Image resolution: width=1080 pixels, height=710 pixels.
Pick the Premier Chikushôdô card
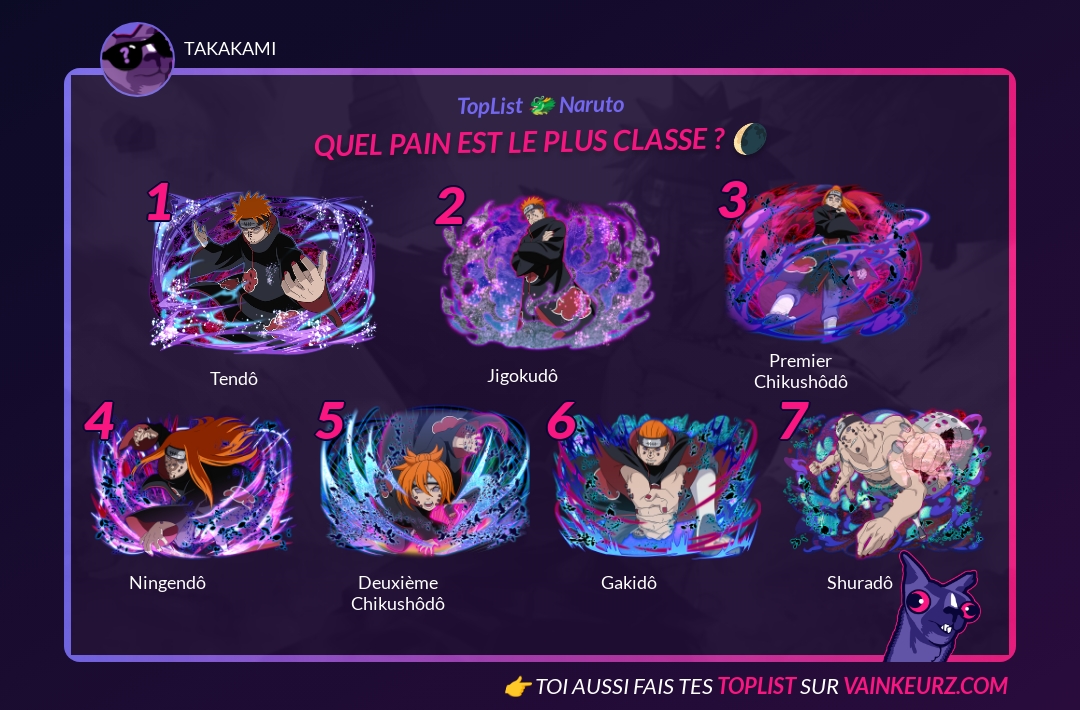[x=828, y=262]
